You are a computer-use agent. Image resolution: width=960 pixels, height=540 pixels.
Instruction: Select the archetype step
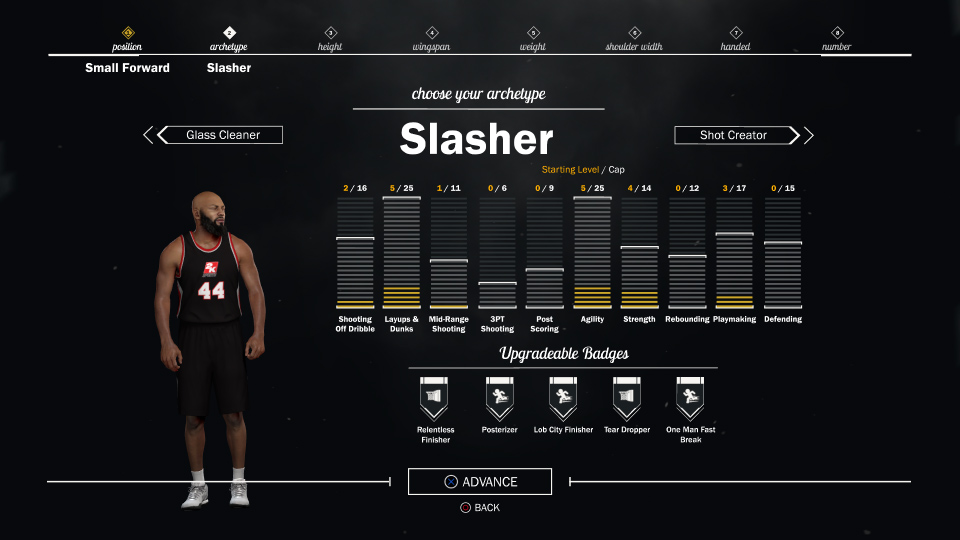point(229,40)
